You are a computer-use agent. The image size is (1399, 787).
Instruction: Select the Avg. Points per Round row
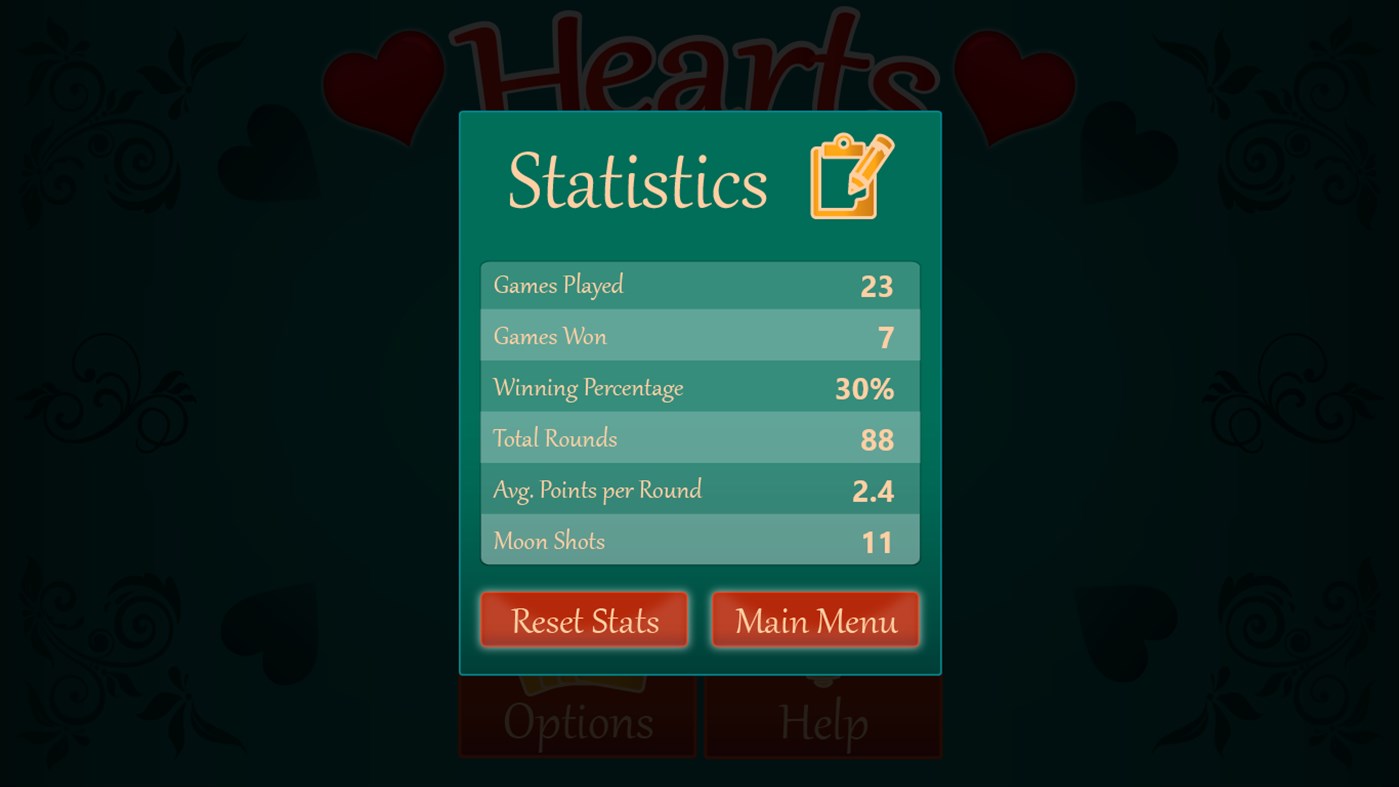tap(700, 489)
